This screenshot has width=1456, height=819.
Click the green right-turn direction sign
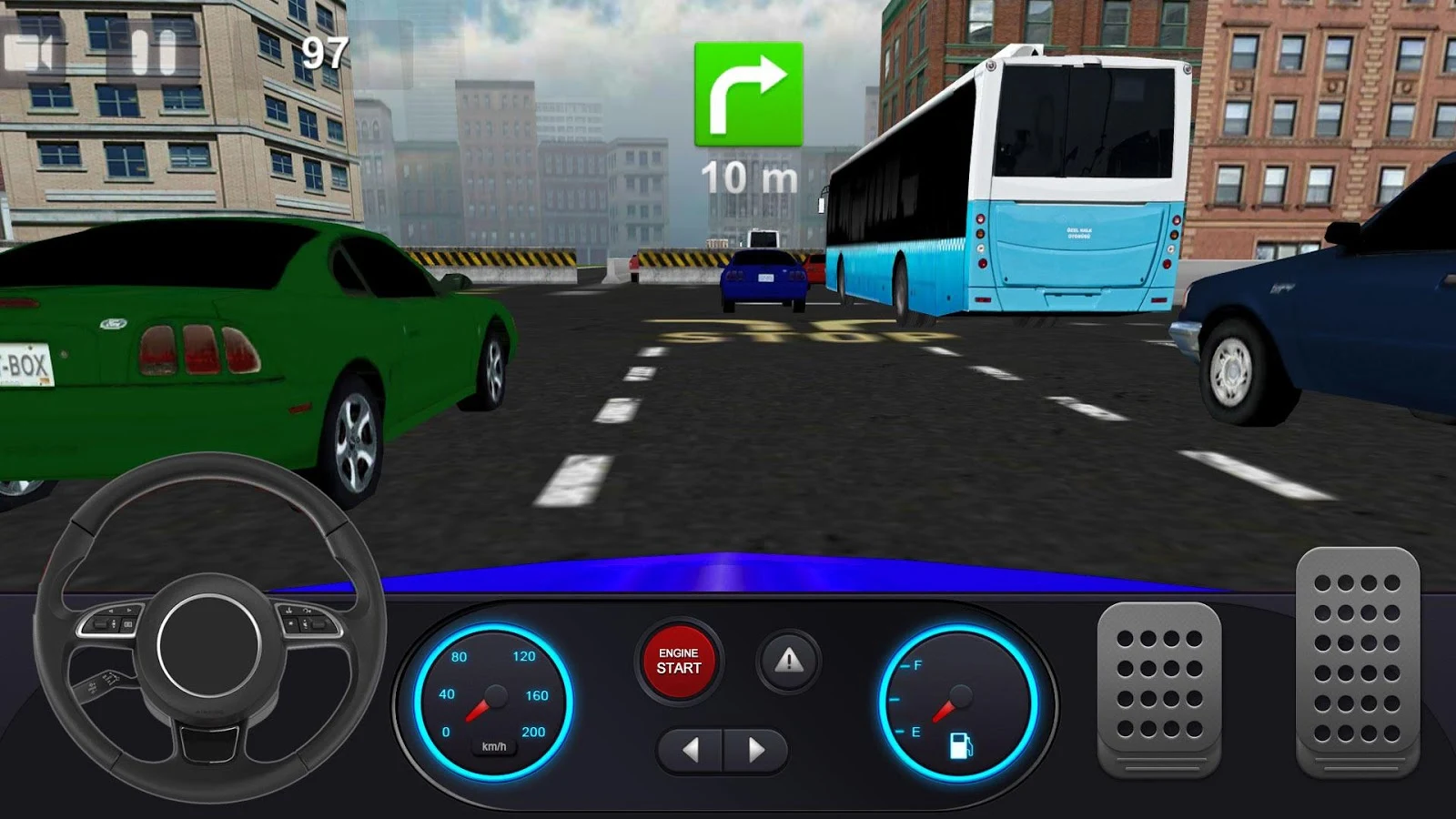(746, 96)
